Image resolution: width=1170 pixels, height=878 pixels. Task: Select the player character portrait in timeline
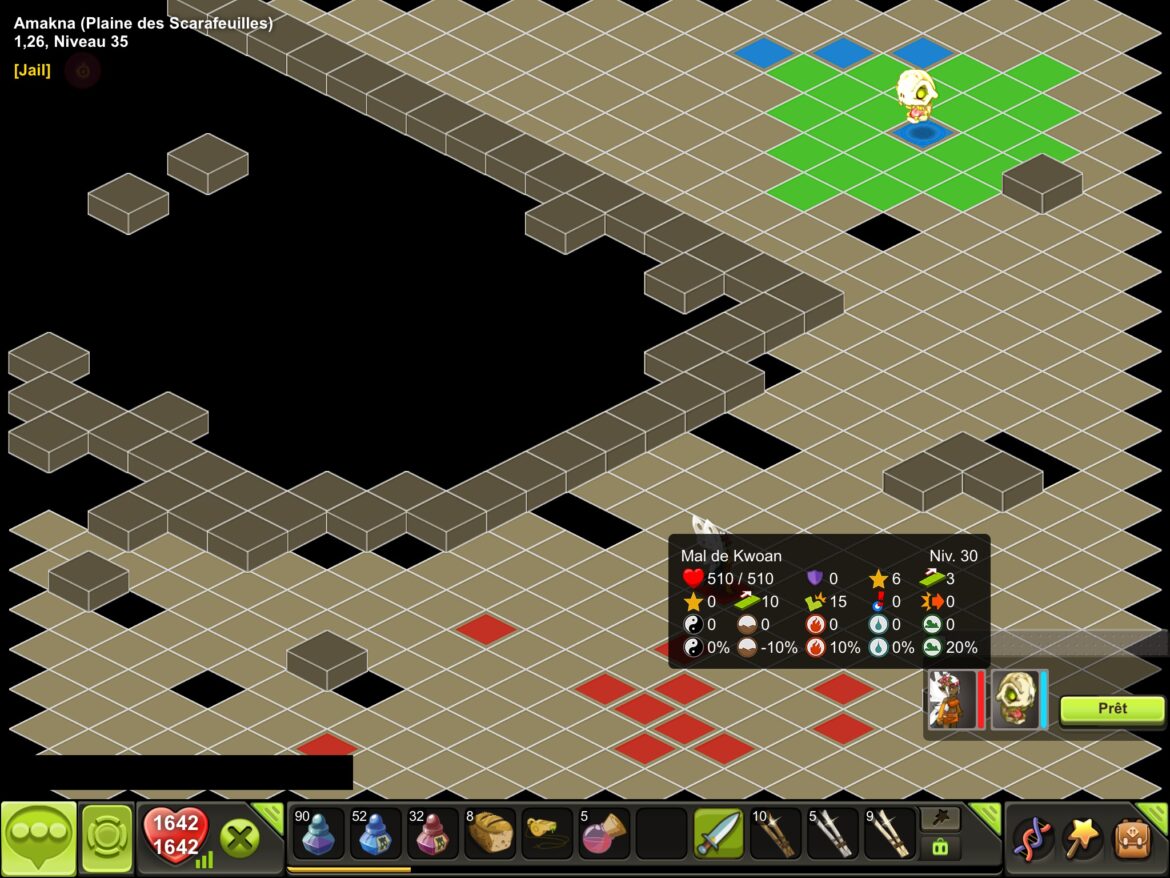953,699
